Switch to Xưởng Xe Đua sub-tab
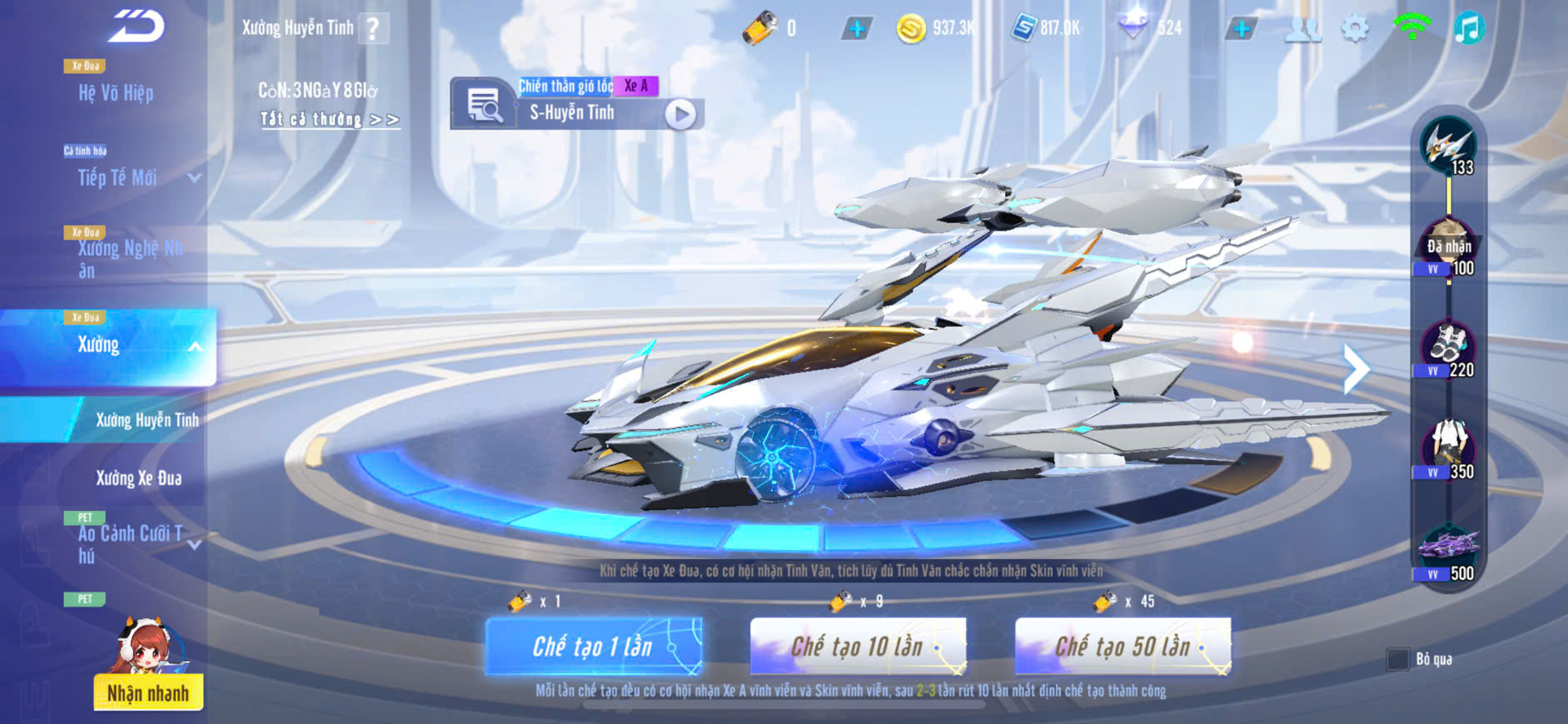 click(138, 479)
